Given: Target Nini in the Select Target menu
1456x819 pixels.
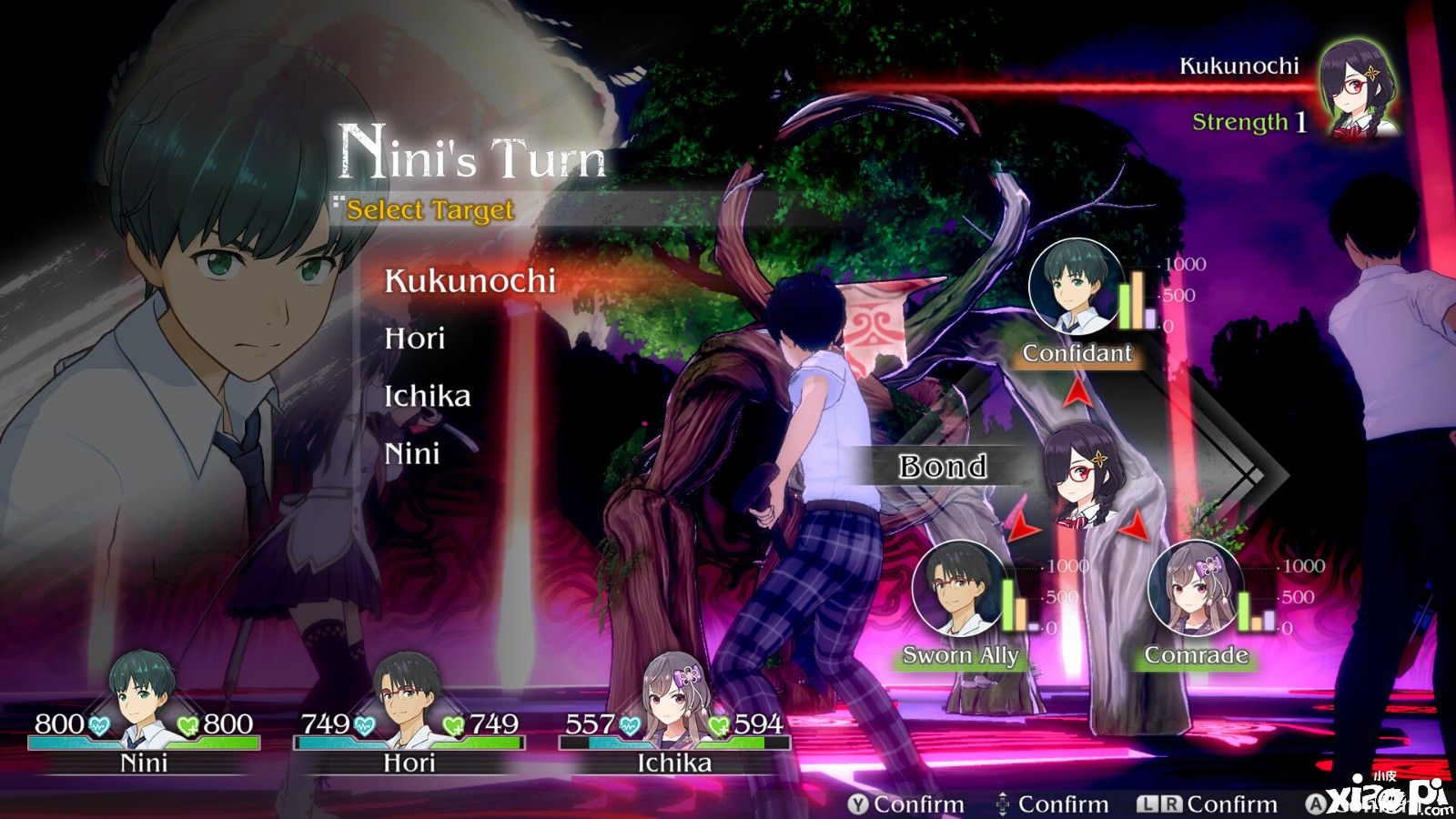Looking at the screenshot, I should 412,453.
